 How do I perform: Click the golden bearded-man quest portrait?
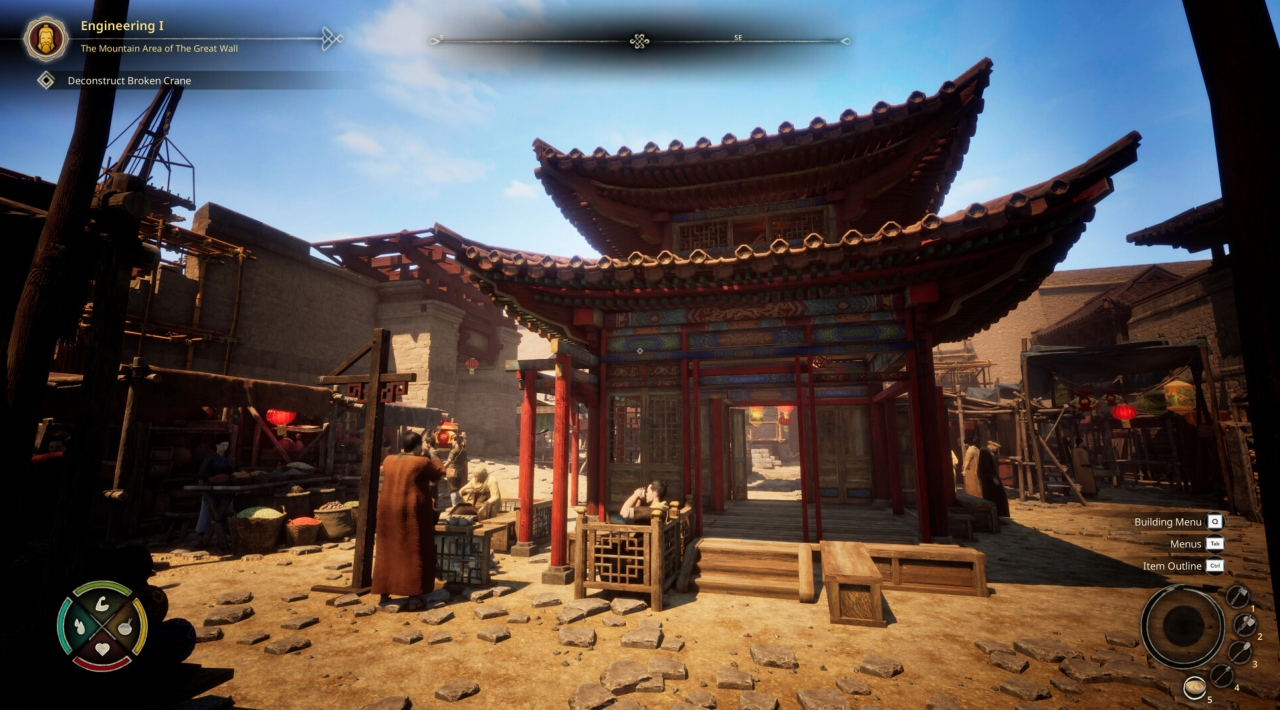click(x=46, y=38)
